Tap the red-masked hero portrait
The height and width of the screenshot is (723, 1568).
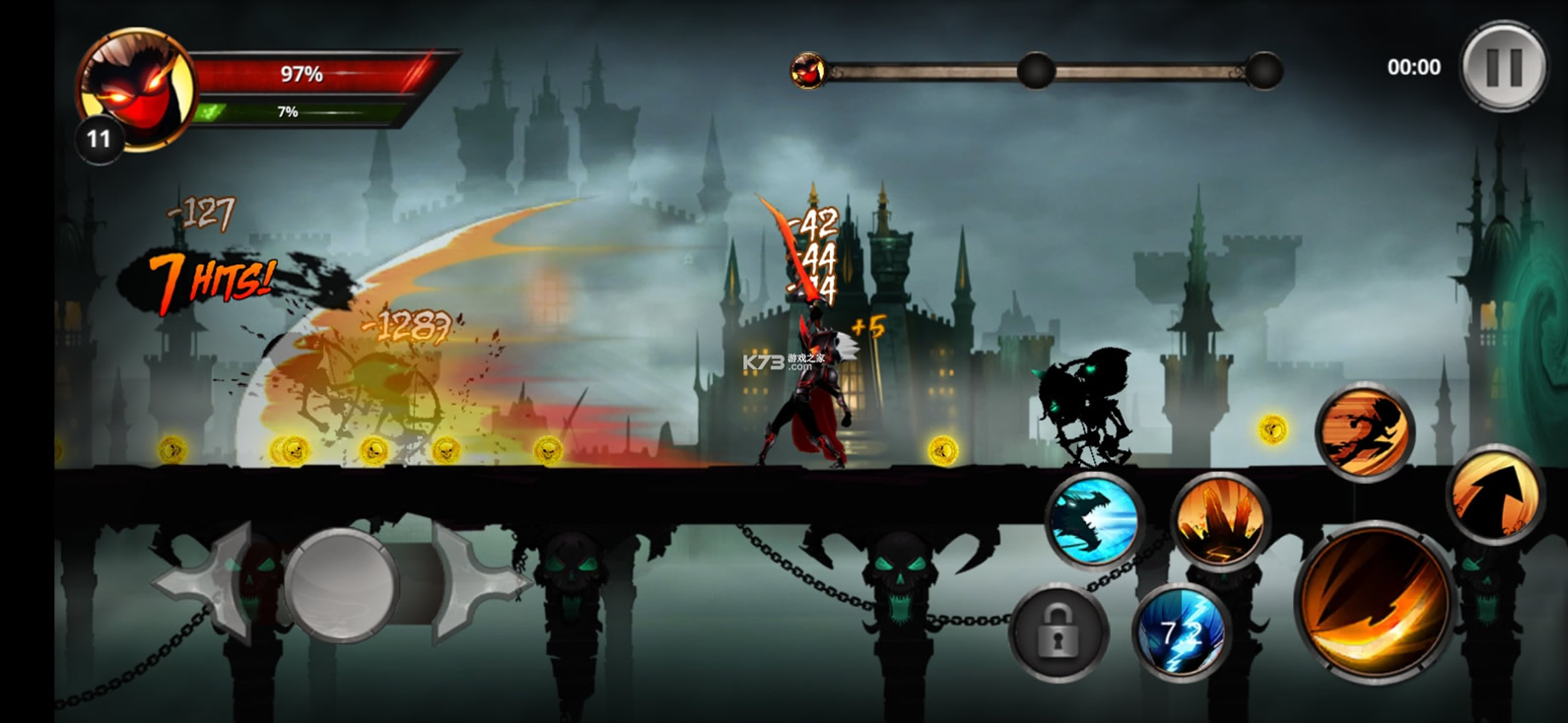[136, 87]
